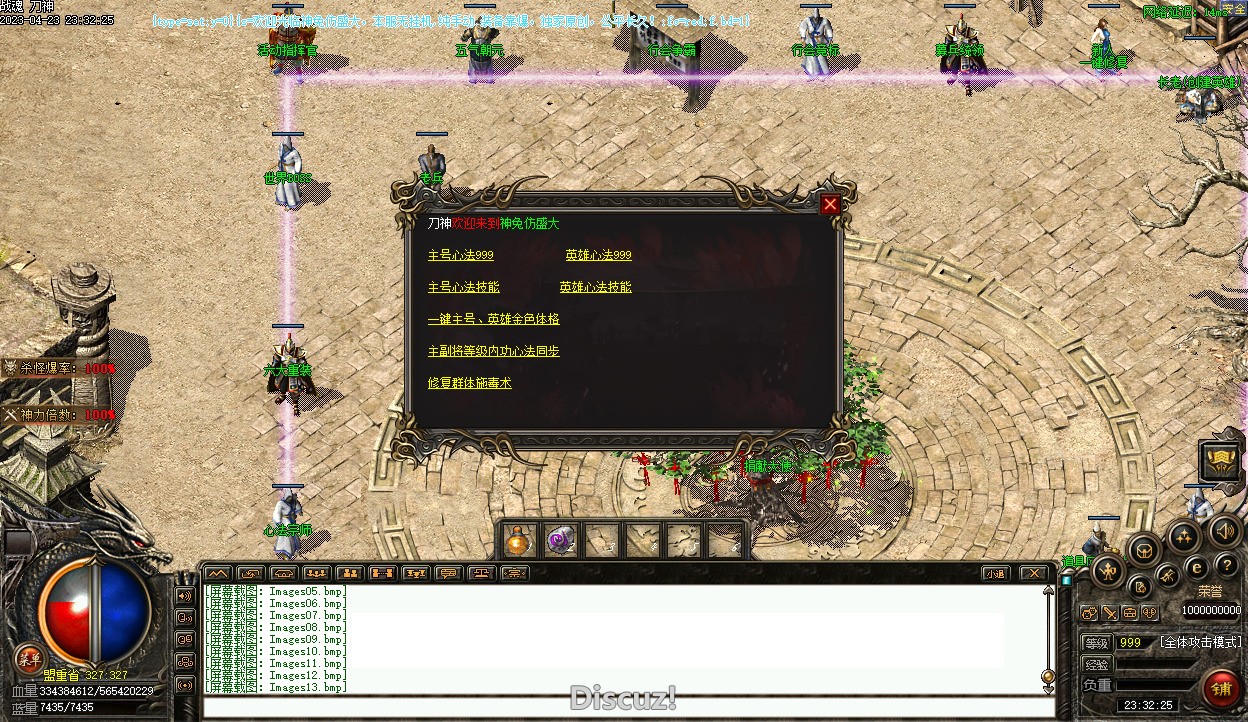The height and width of the screenshot is (722, 1248).
Task: Use the orange potion hotbar slot
Action: pyautogui.click(x=518, y=541)
